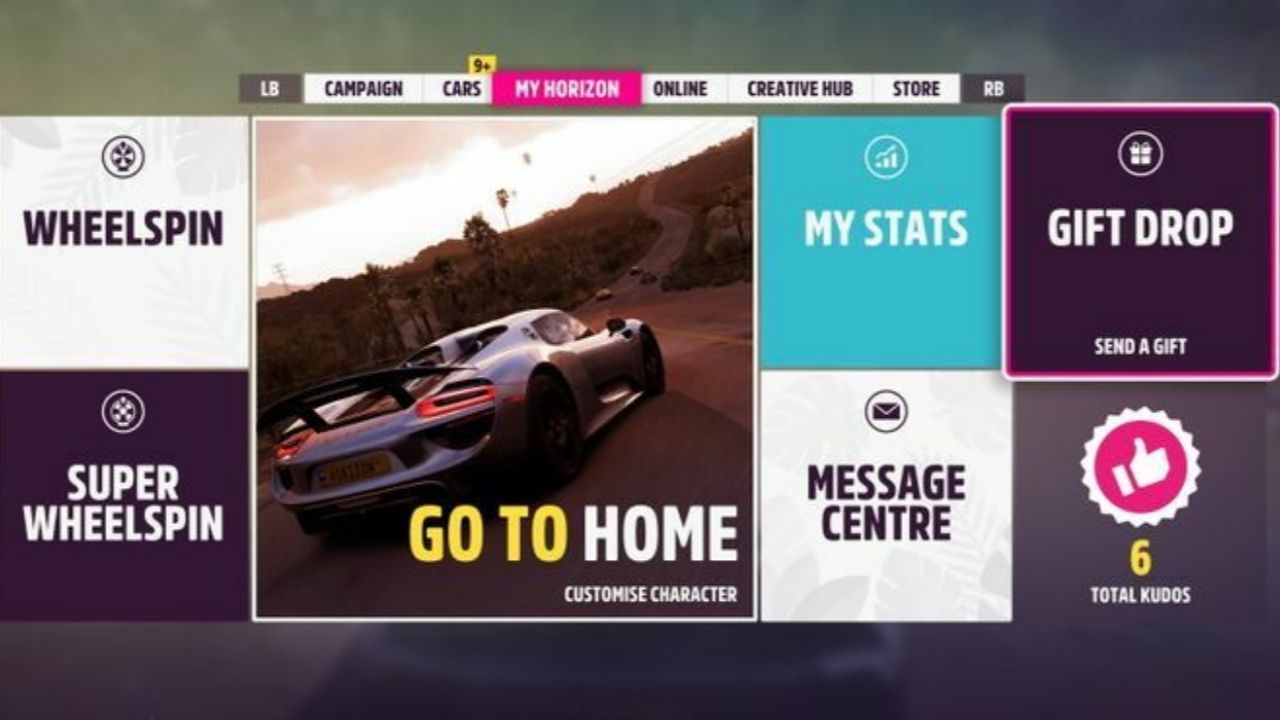1280x720 pixels.
Task: Switch to the Campaign tab
Action: (x=362, y=88)
